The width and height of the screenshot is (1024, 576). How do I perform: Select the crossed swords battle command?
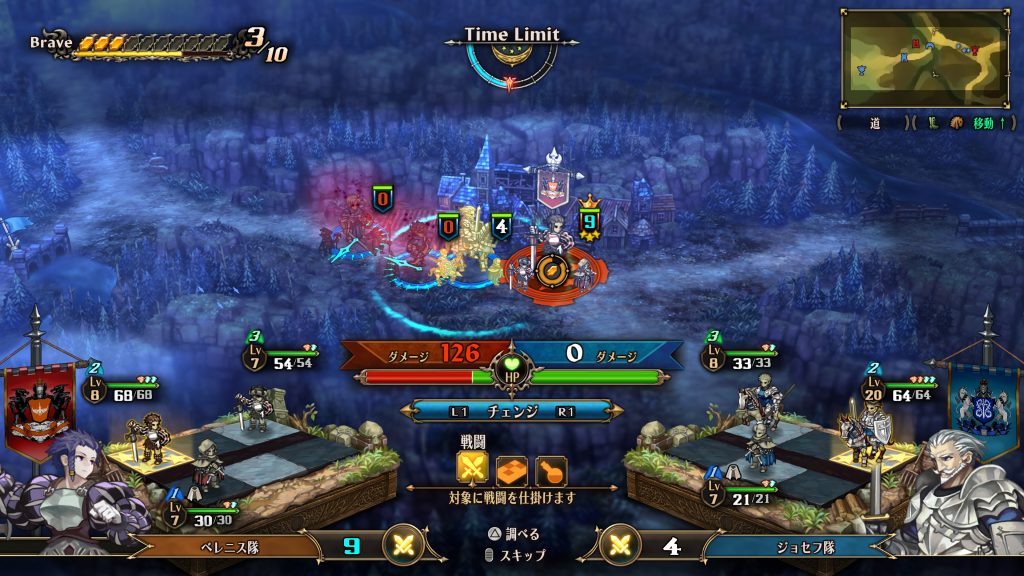click(x=472, y=468)
